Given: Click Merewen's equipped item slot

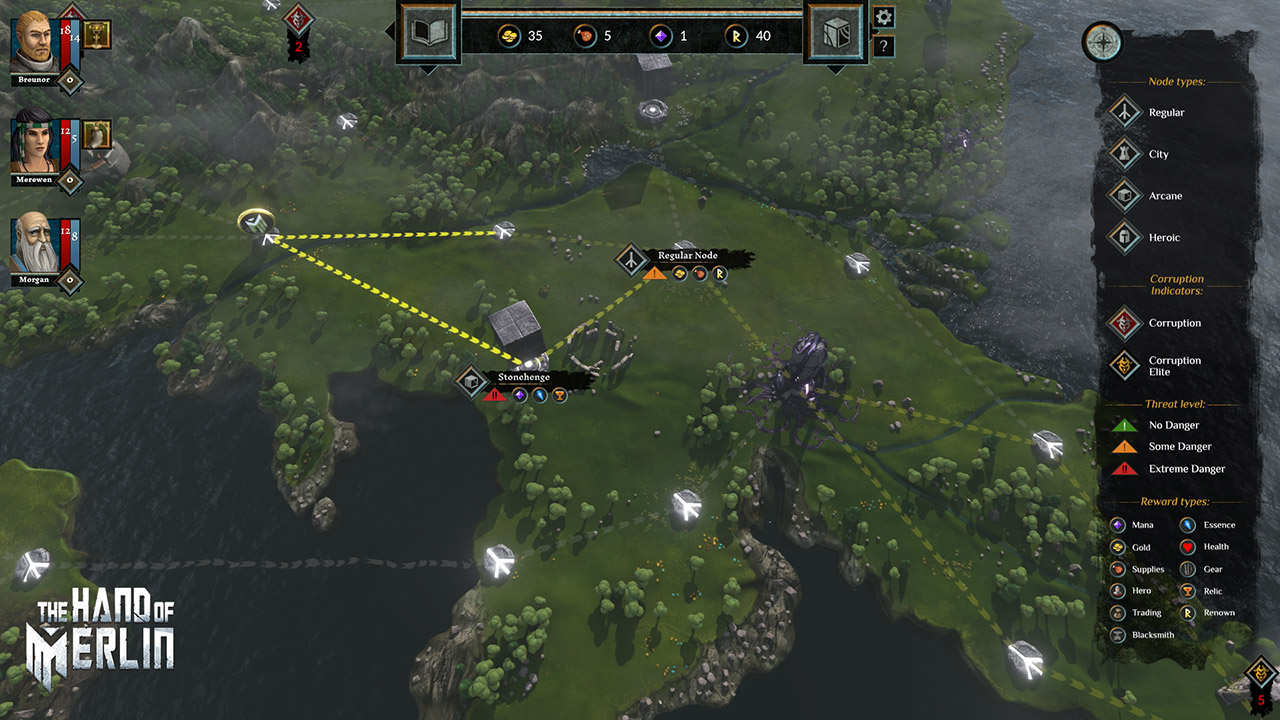Looking at the screenshot, I should (x=96, y=134).
